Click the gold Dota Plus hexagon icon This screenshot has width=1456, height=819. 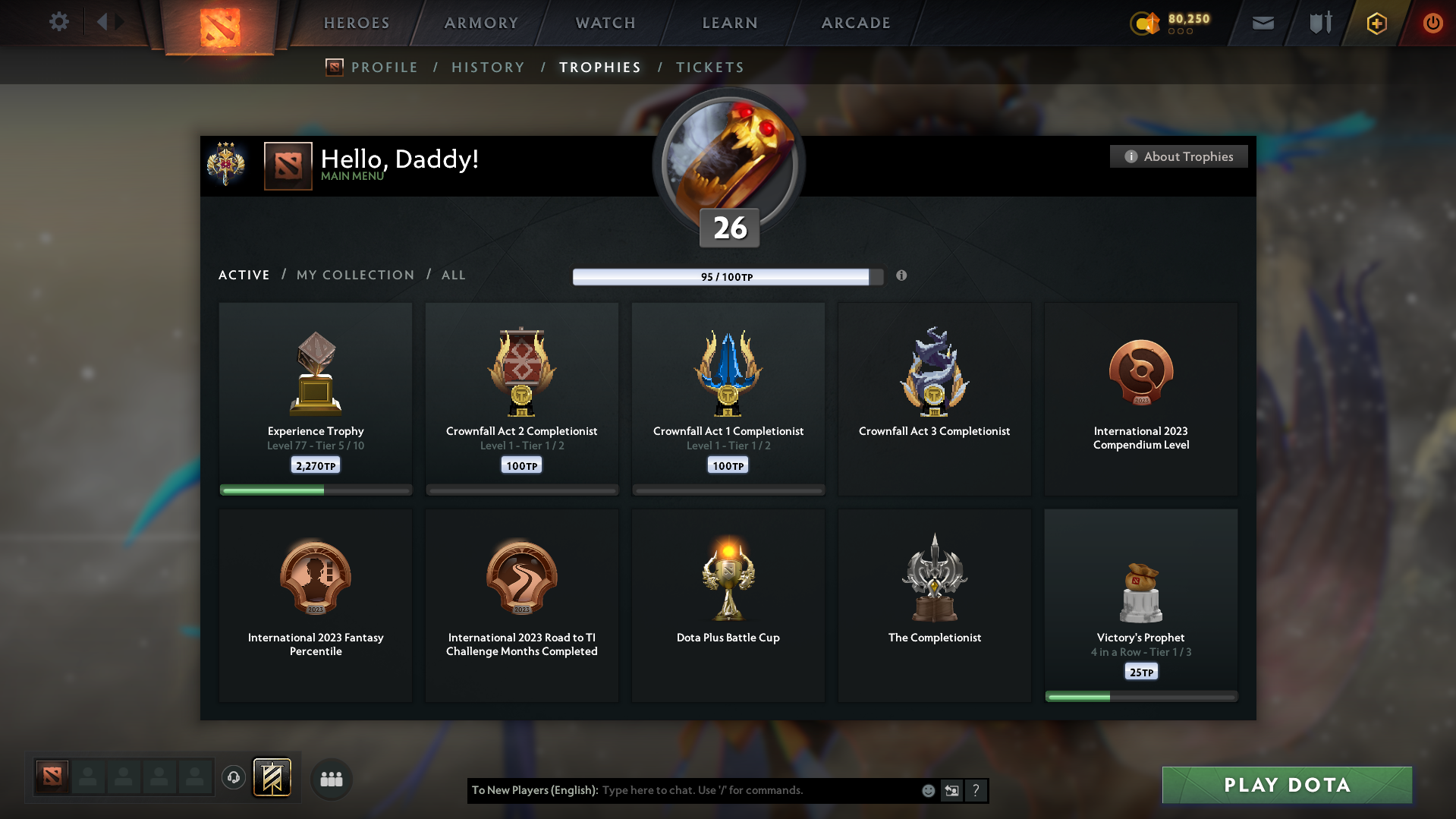click(1376, 23)
